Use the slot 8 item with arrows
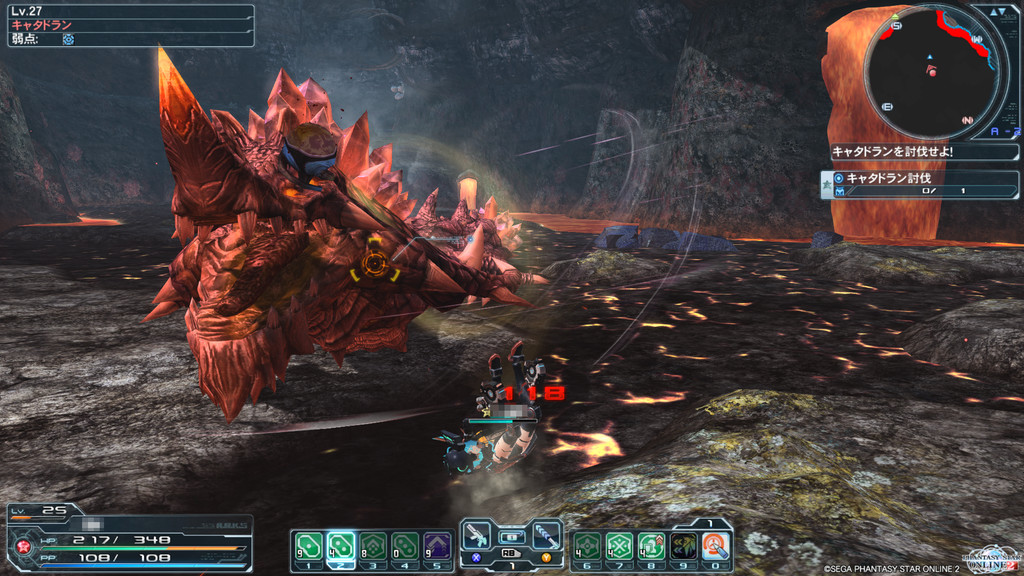Screen dimensions: 1024x576 pyautogui.click(x=651, y=545)
